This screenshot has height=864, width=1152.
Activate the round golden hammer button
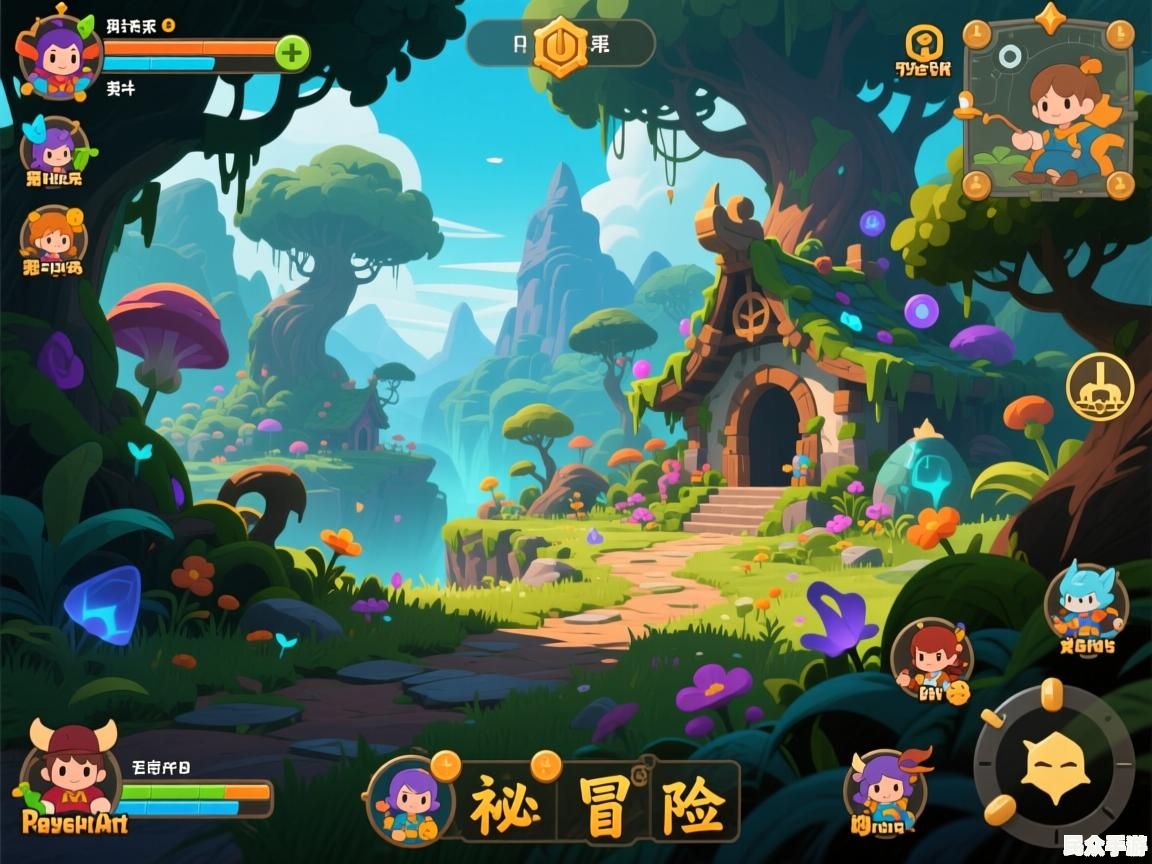[x=1099, y=386]
